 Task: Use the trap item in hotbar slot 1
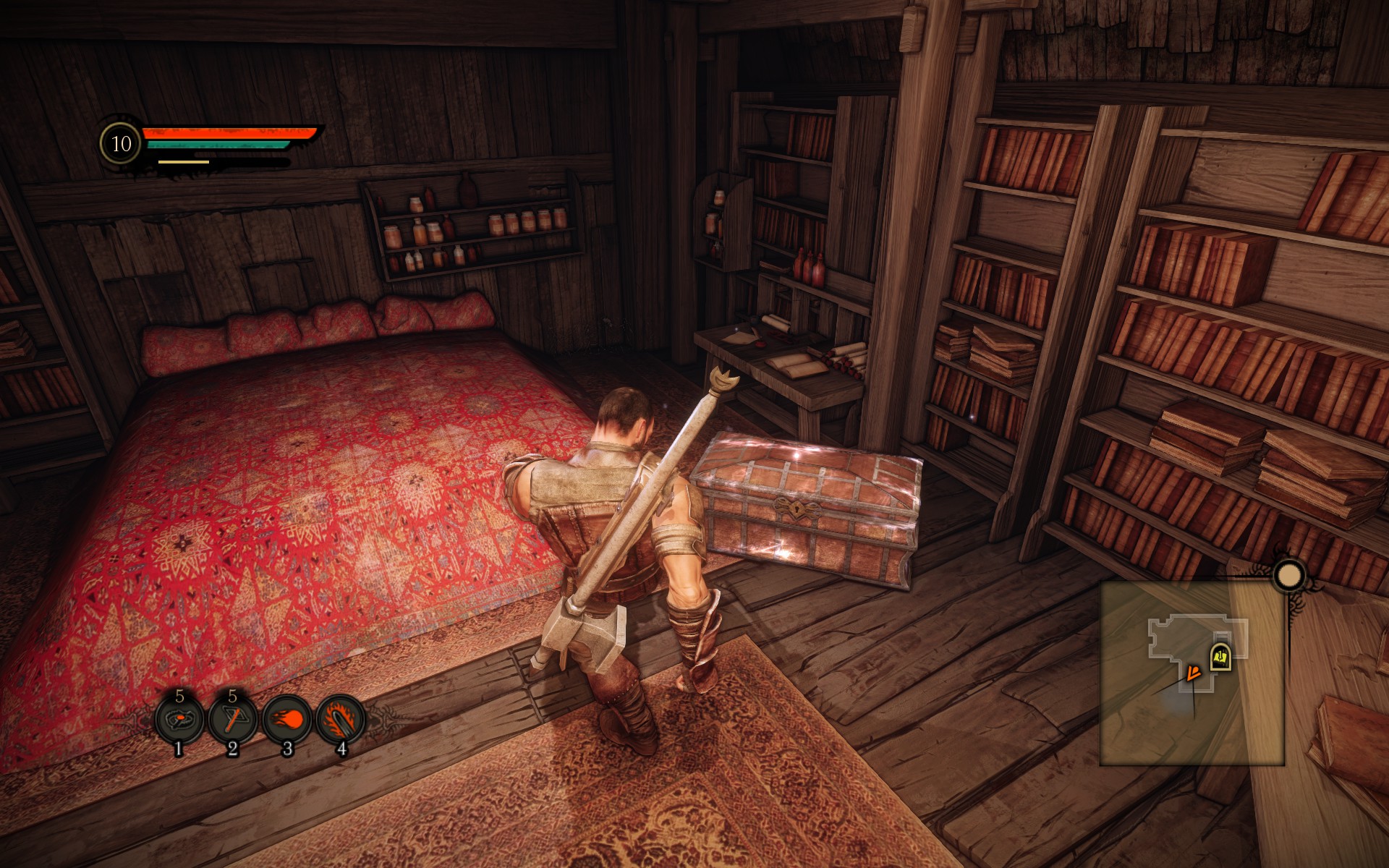click(179, 720)
